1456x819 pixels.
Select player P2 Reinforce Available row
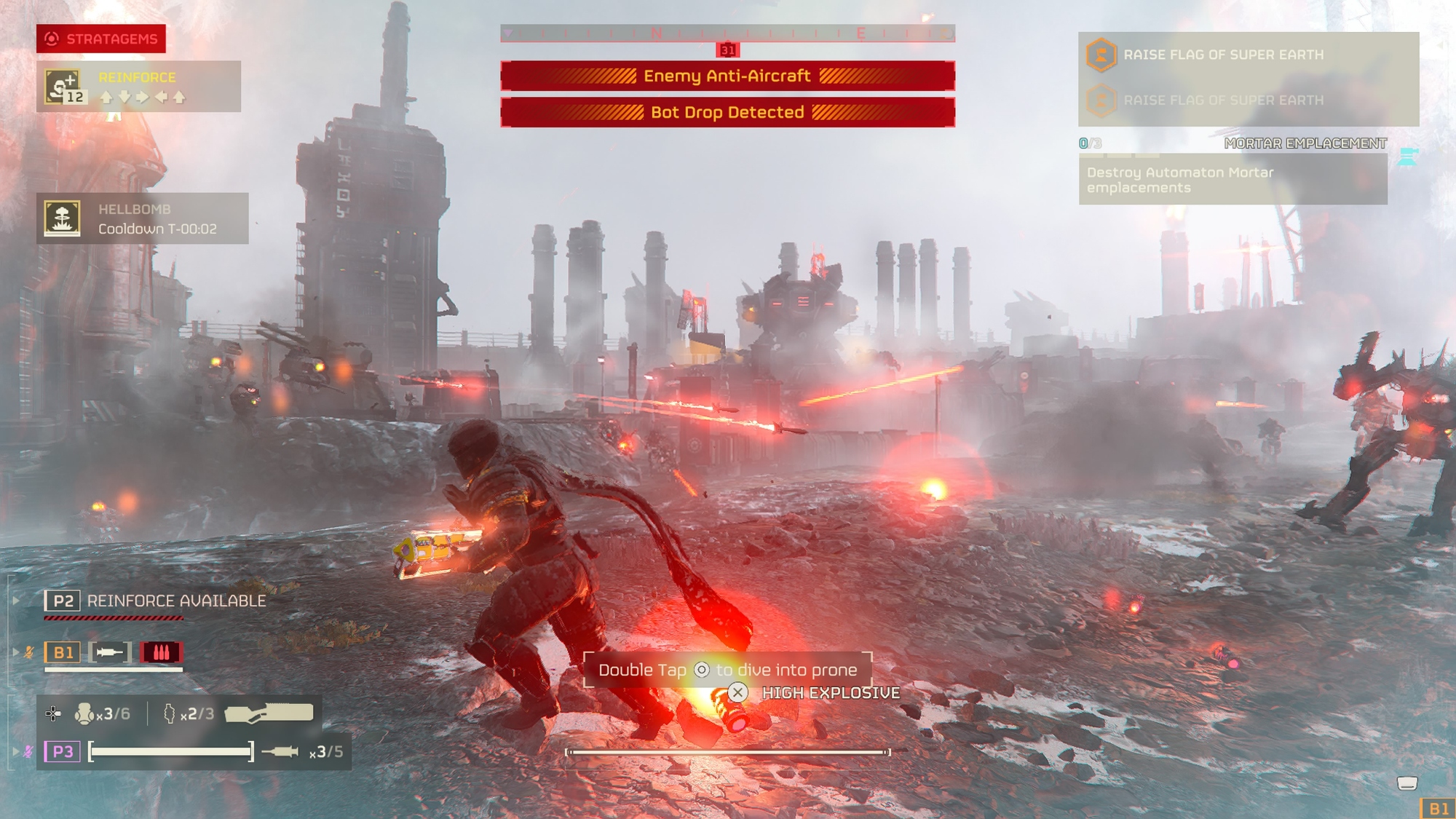[157, 601]
